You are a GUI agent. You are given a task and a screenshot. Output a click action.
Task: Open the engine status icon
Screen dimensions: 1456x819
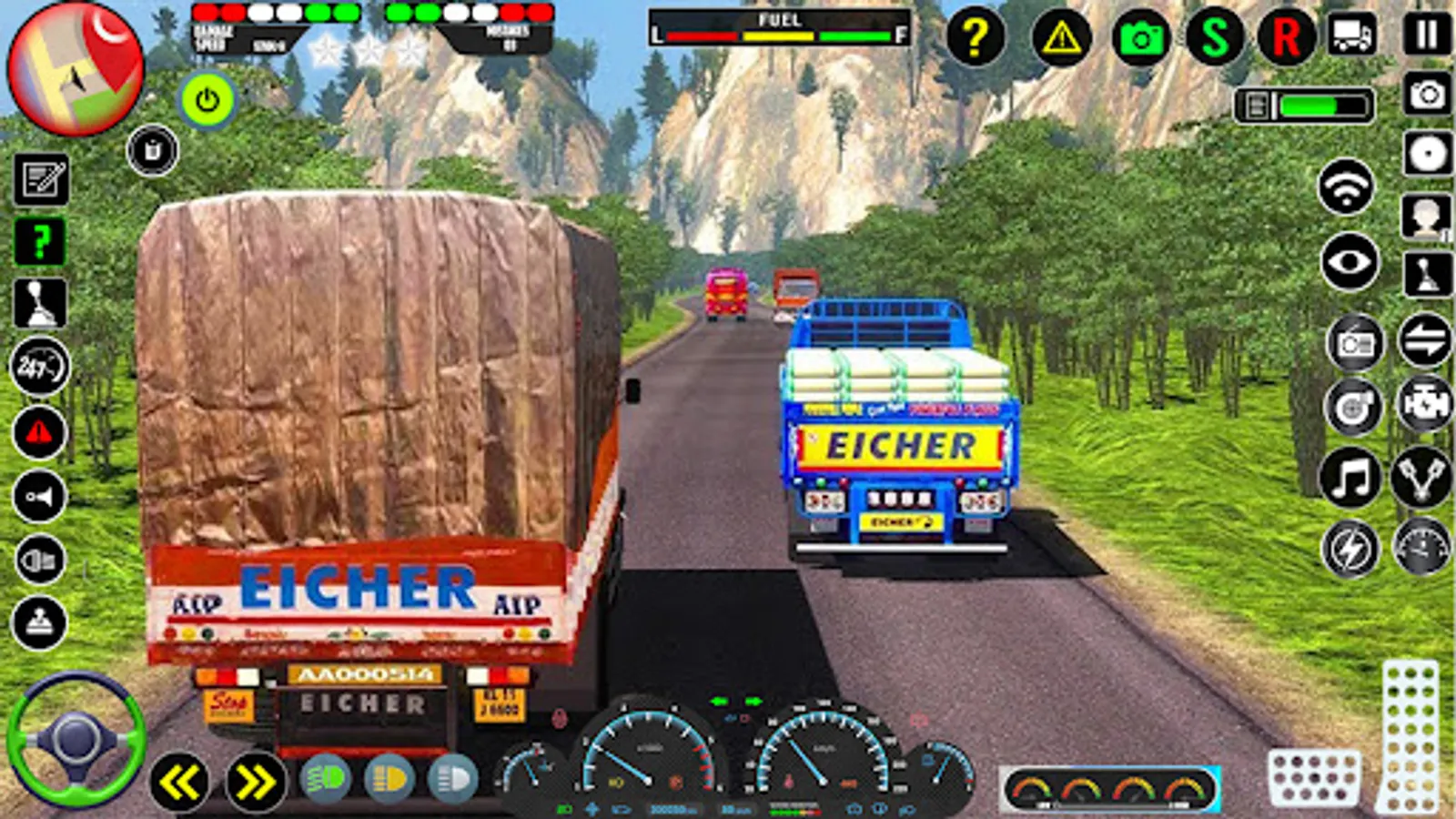coord(1425,404)
